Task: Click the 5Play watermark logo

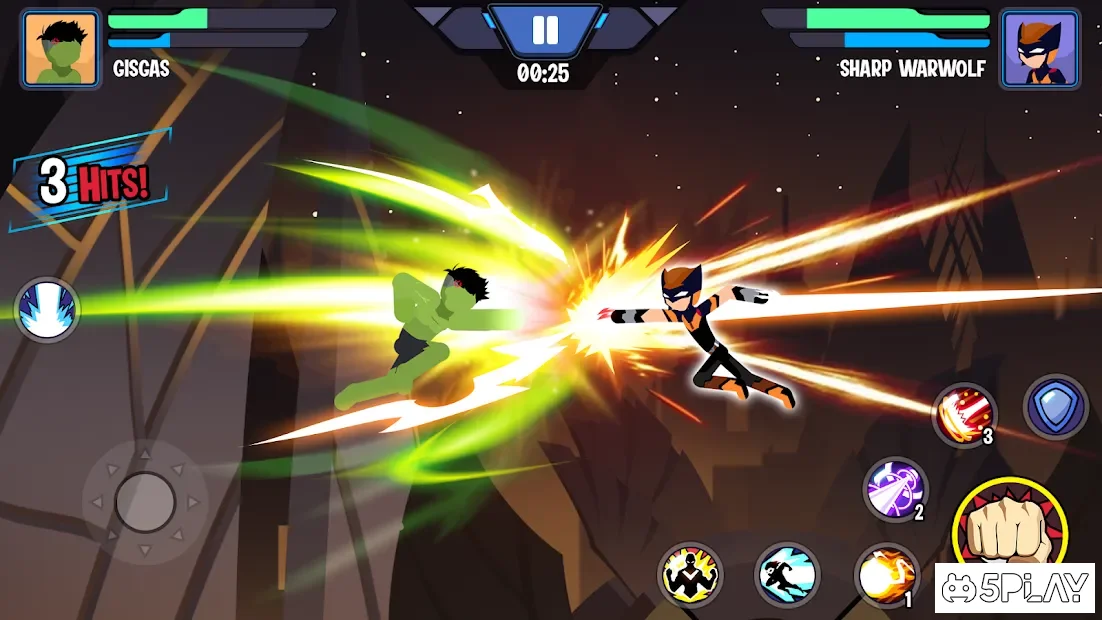Action: pos(1015,588)
